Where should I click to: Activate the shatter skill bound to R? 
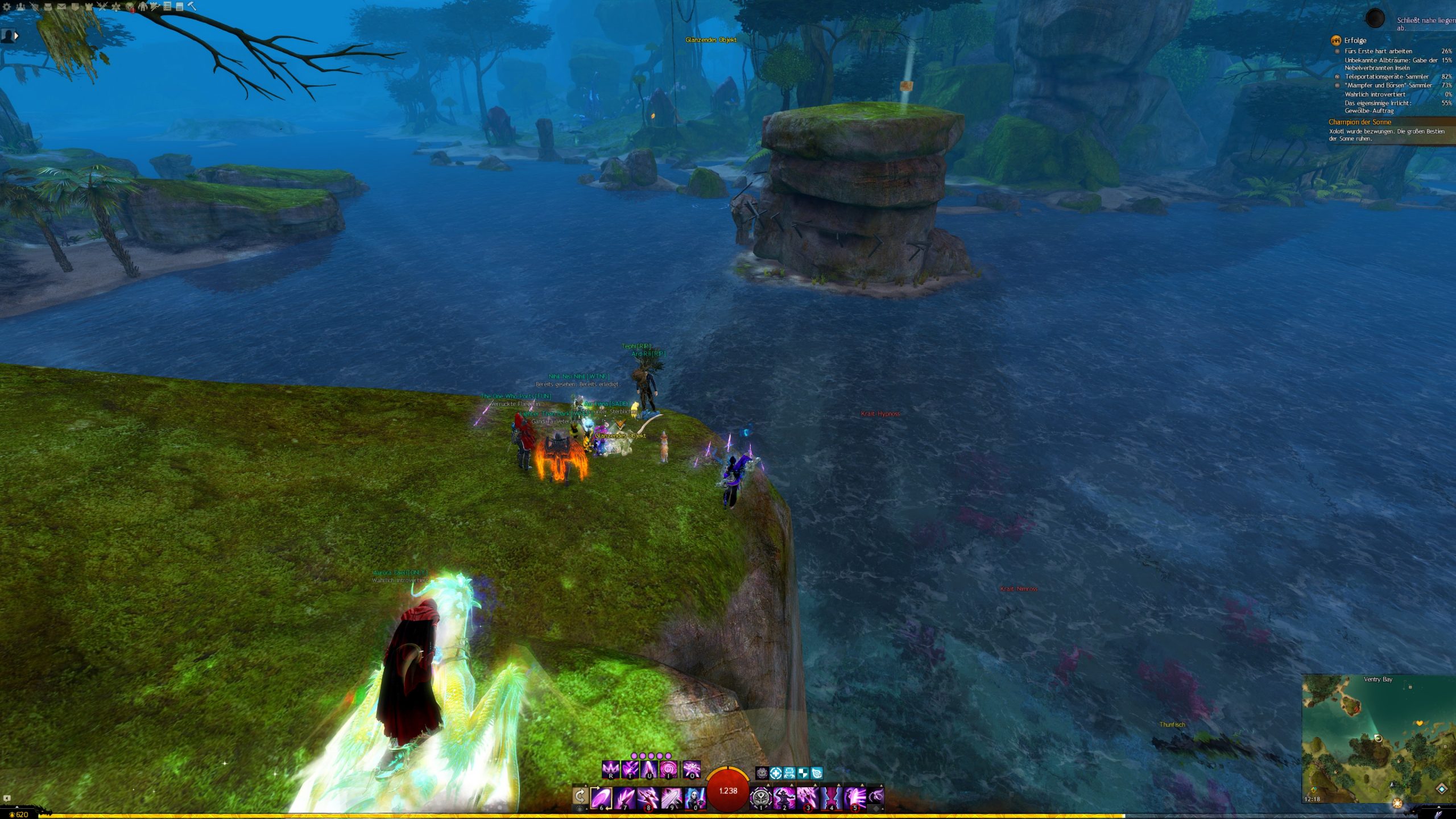610,770
